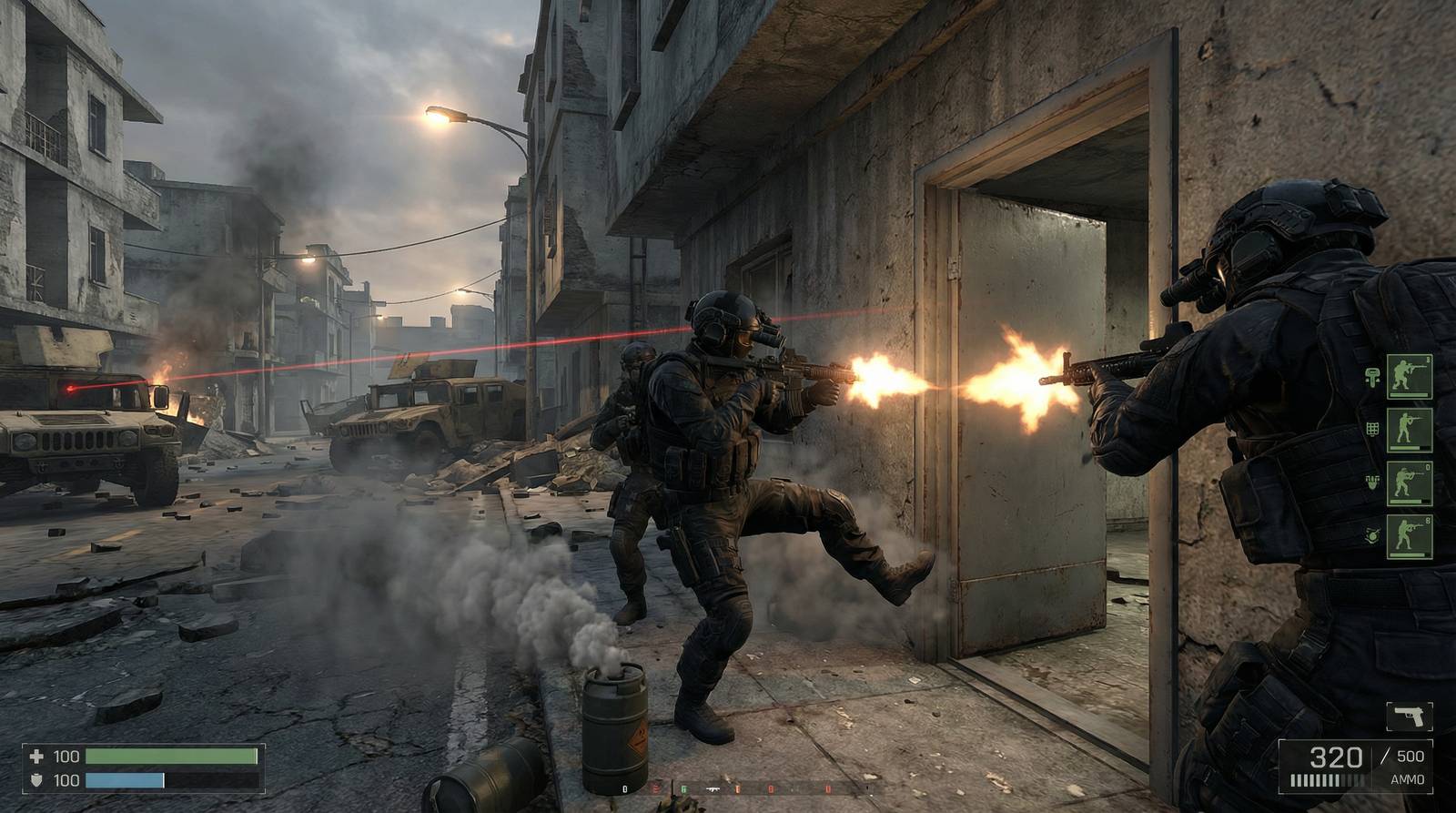Activate the grenade icon in the squad panel
The width and height of the screenshot is (1456, 813).
pyautogui.click(x=1371, y=536)
